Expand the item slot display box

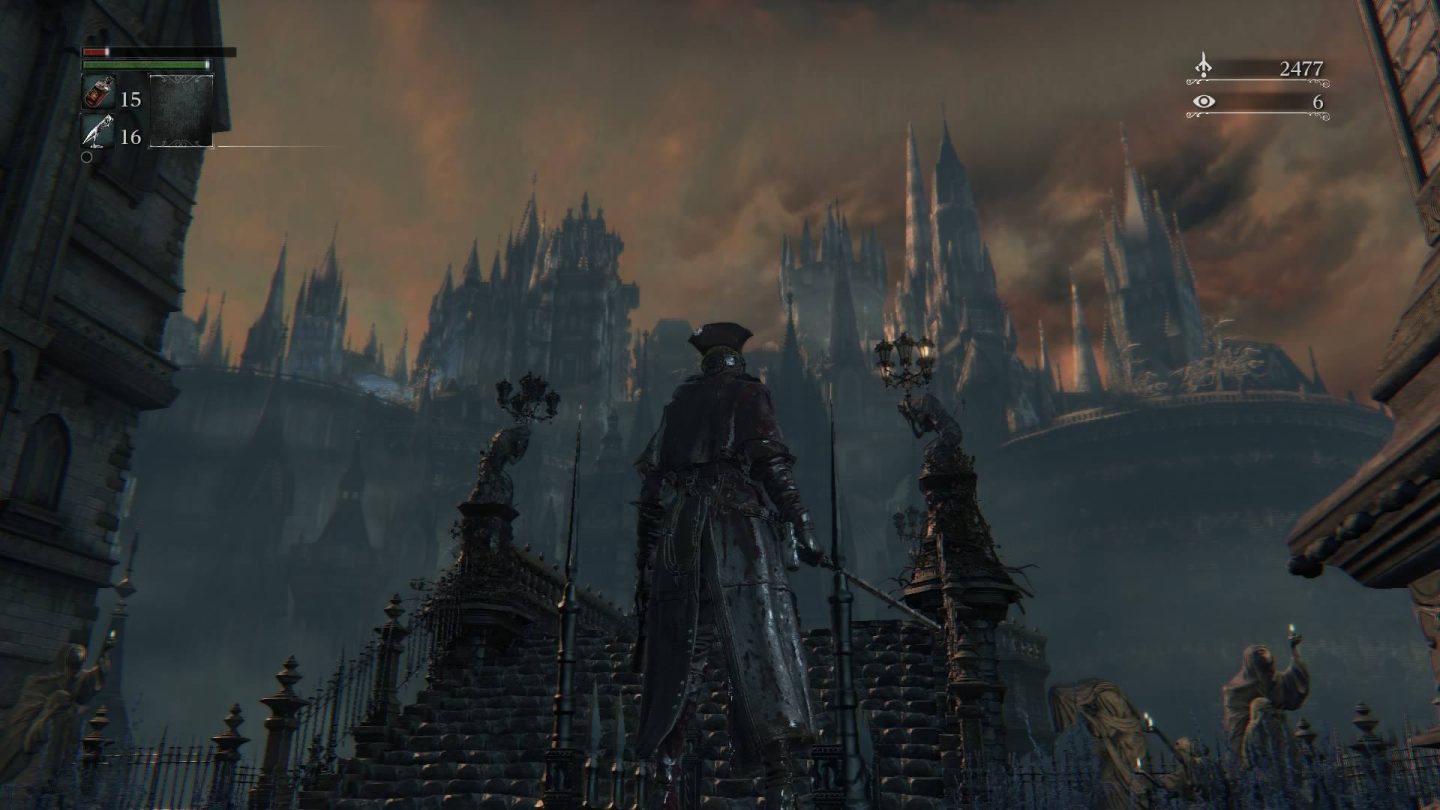(x=182, y=110)
